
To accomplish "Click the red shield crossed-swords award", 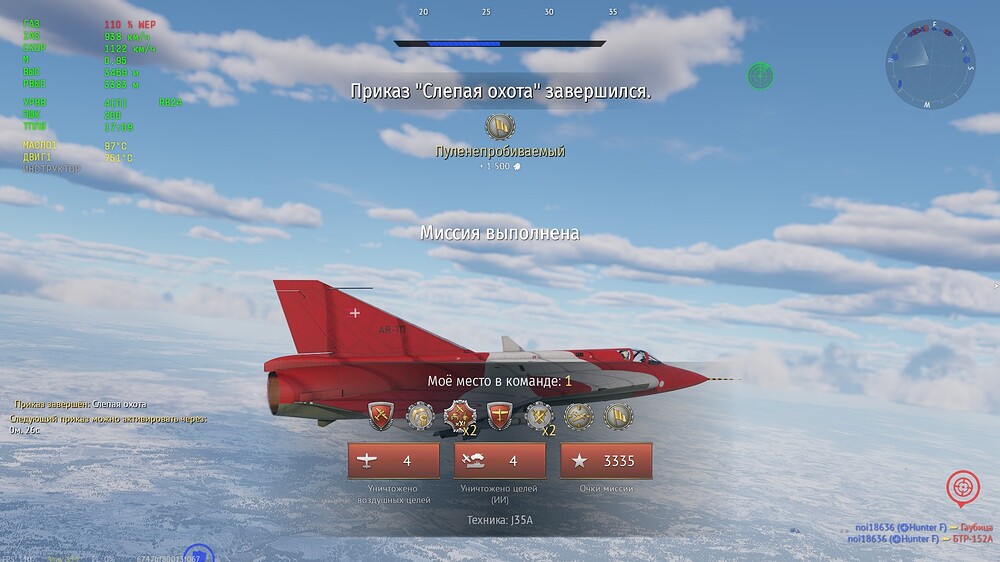I will tap(383, 415).
